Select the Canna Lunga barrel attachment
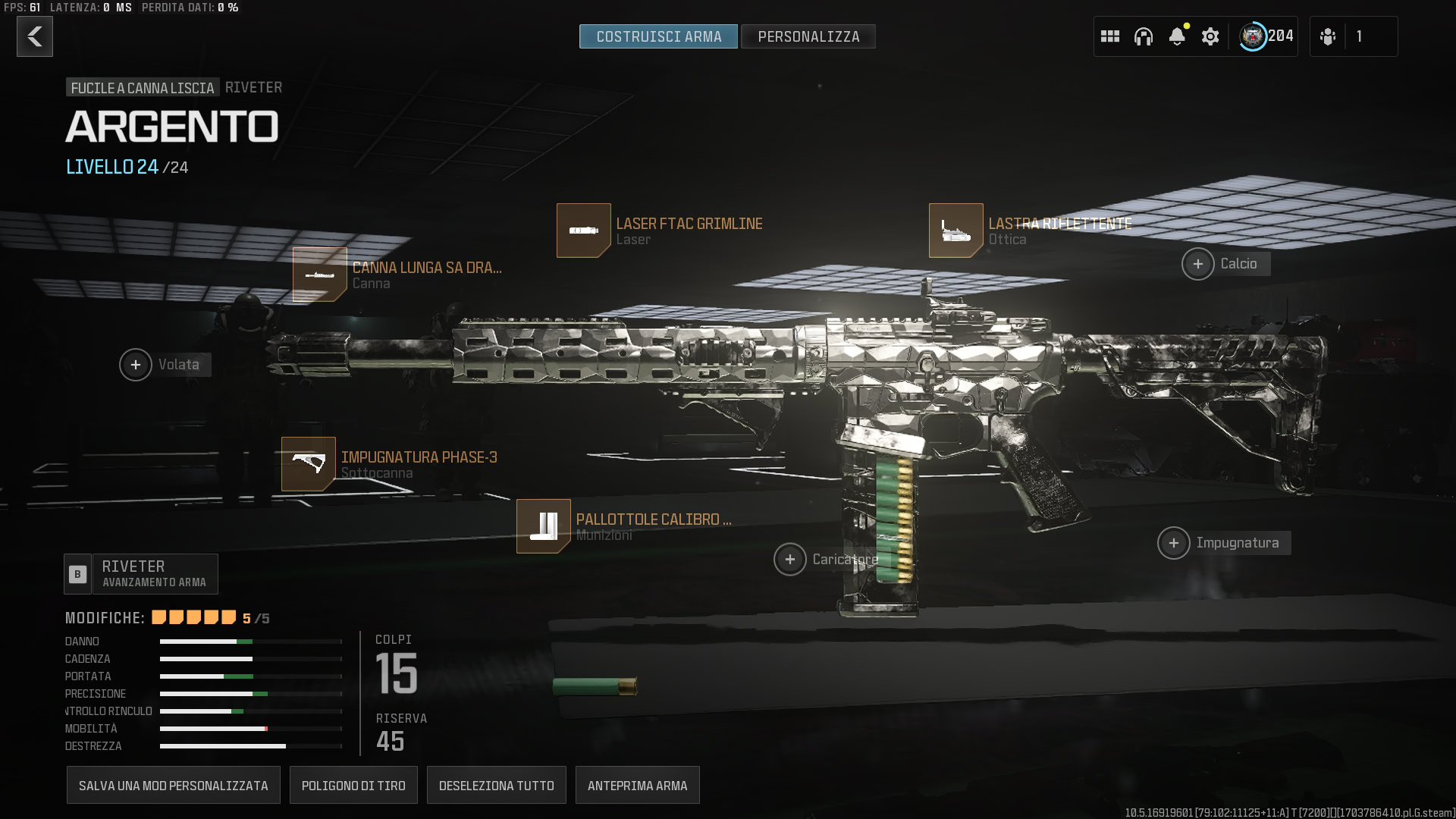 point(320,275)
